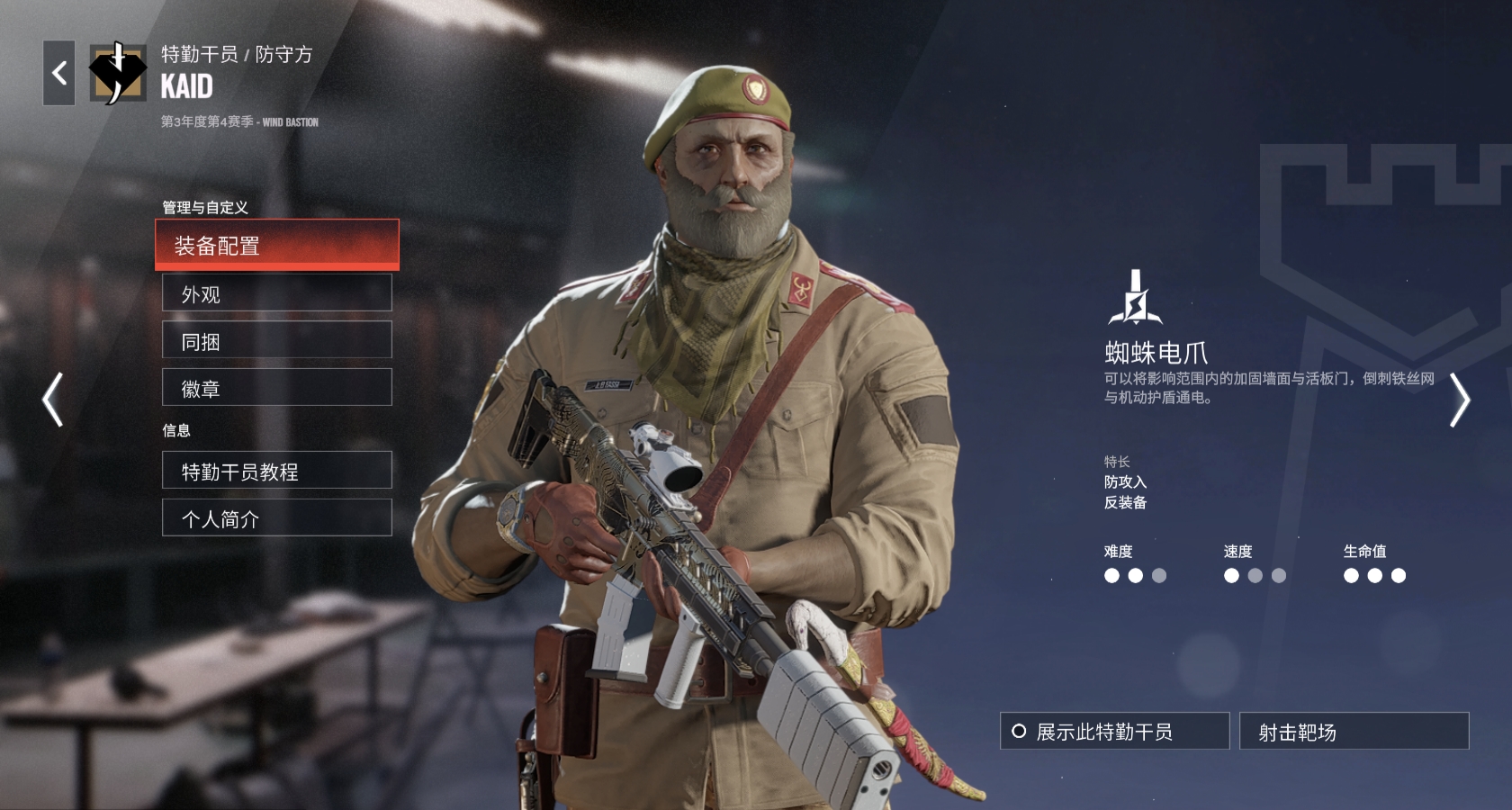Open the 同捆 bundles entry
This screenshot has width=1512, height=810.
click(276, 341)
